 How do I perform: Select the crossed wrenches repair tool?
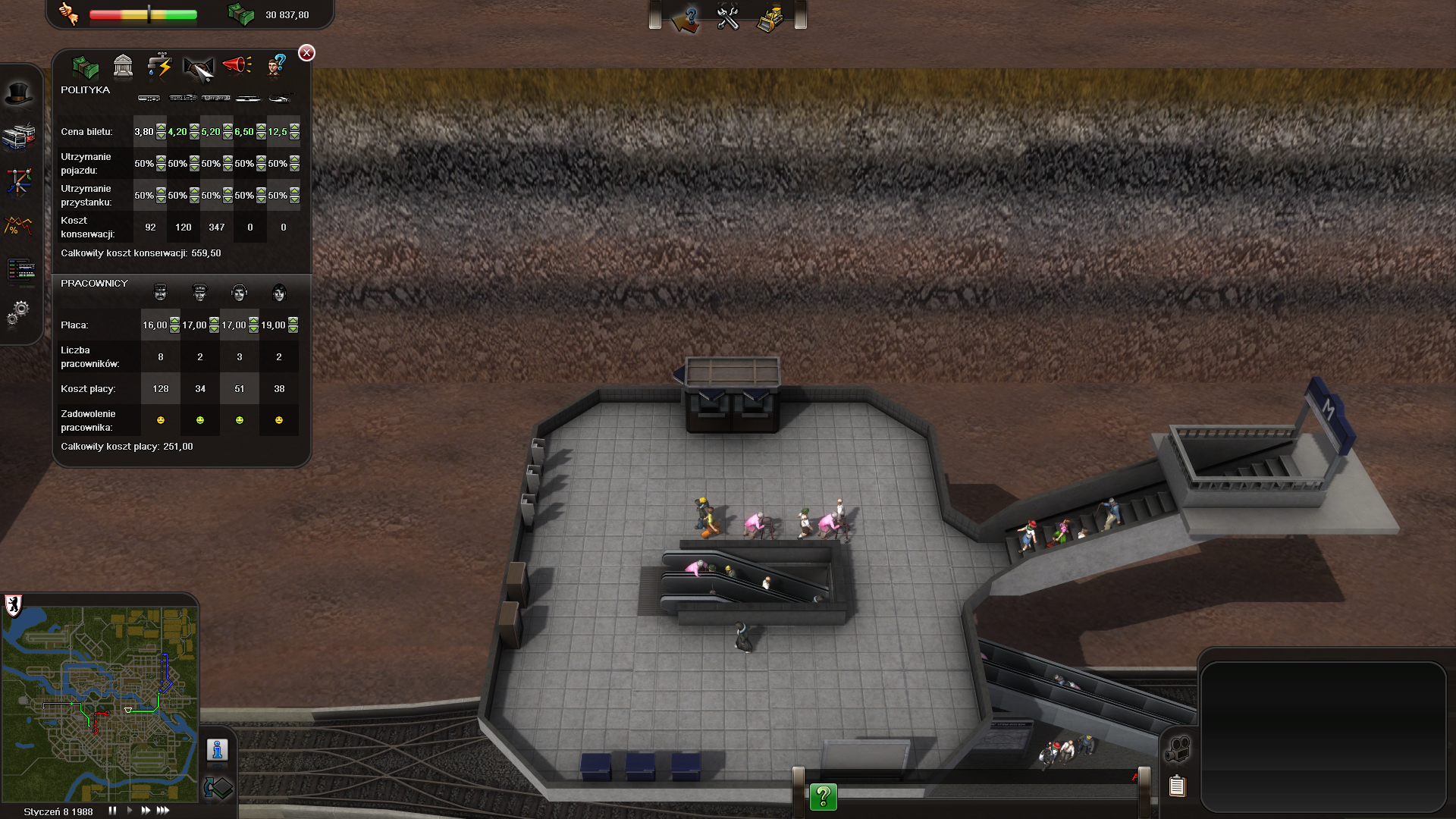(728, 17)
